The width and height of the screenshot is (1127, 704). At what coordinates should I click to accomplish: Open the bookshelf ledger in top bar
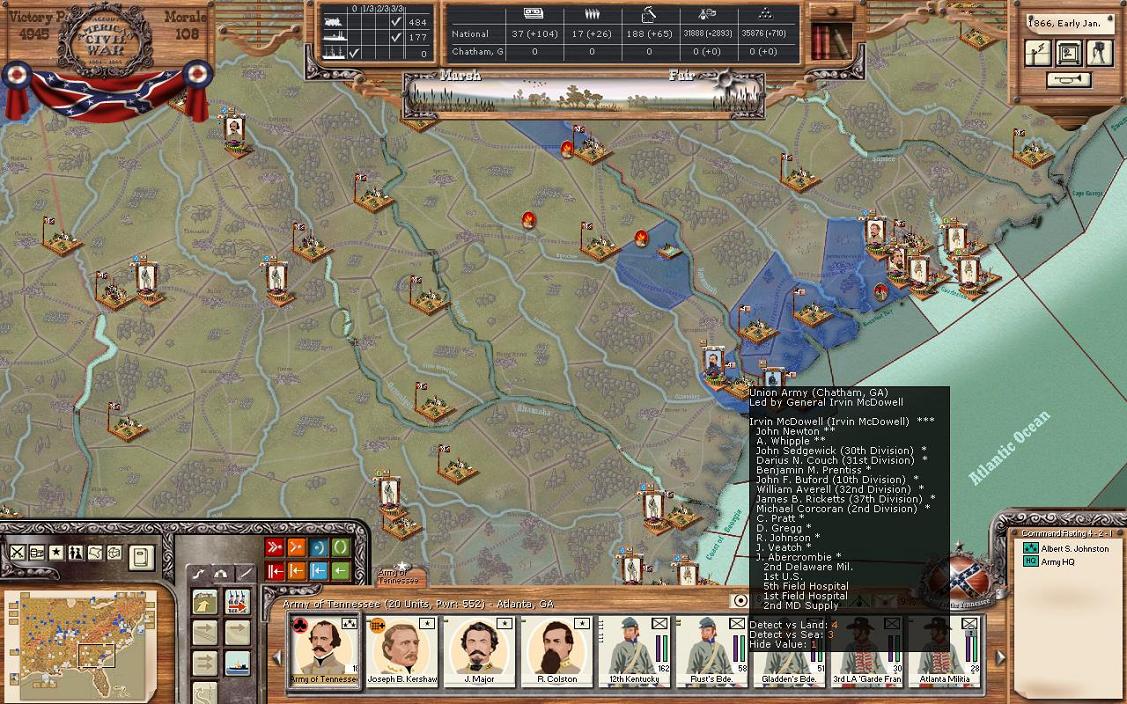pyautogui.click(x=826, y=42)
